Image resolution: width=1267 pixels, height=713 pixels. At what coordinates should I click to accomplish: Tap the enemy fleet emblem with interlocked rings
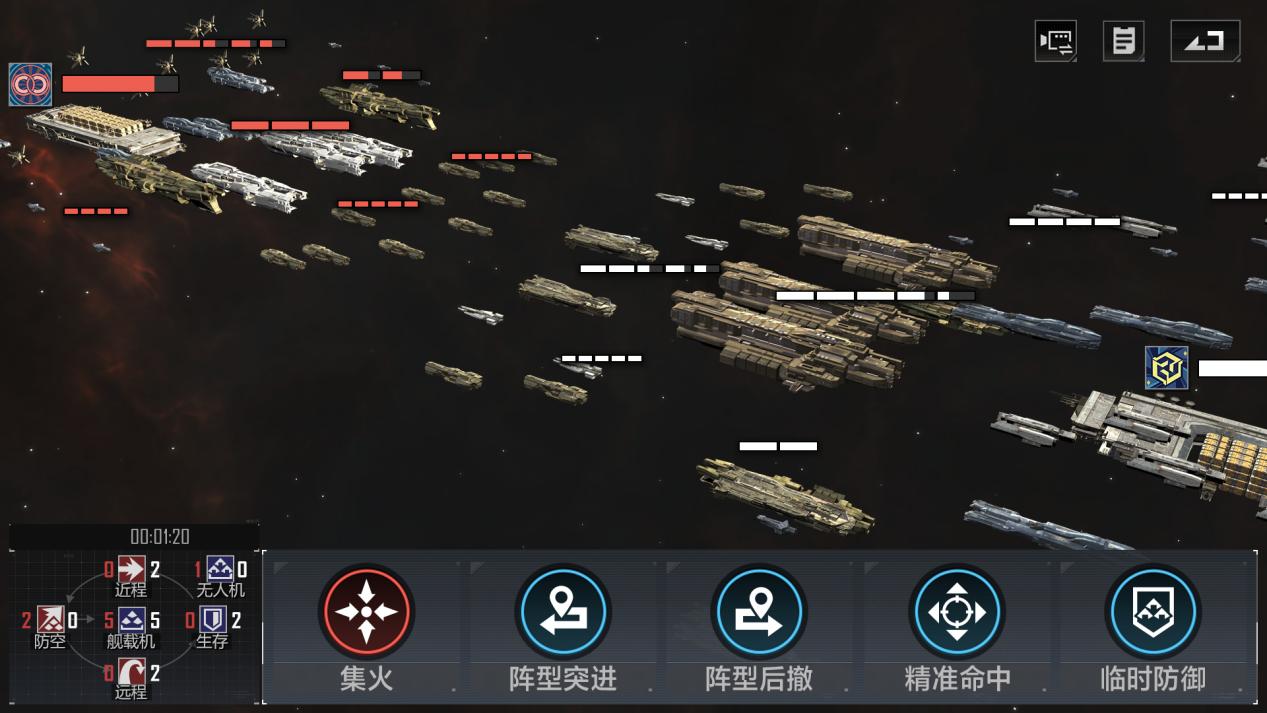(x=30, y=85)
